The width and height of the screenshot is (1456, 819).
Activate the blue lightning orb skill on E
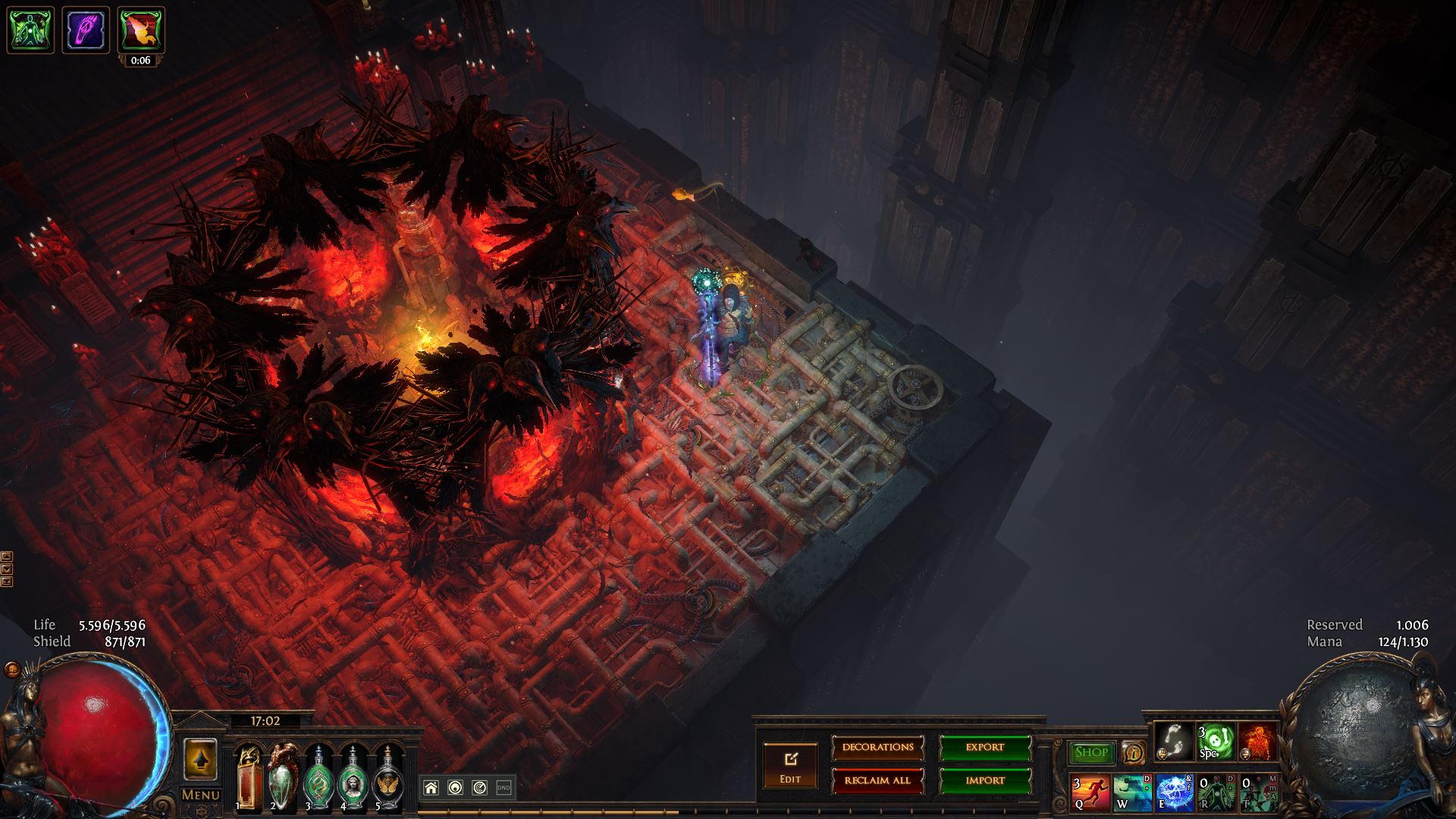pyautogui.click(x=1175, y=792)
